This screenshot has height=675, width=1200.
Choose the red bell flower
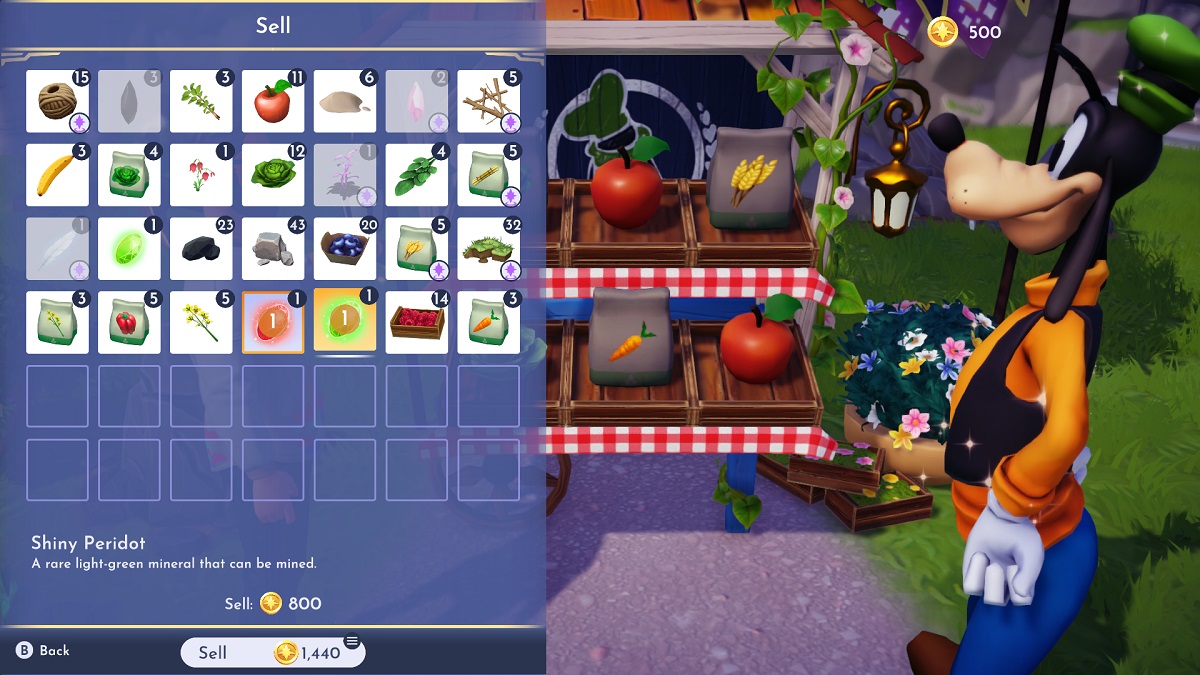tap(201, 175)
